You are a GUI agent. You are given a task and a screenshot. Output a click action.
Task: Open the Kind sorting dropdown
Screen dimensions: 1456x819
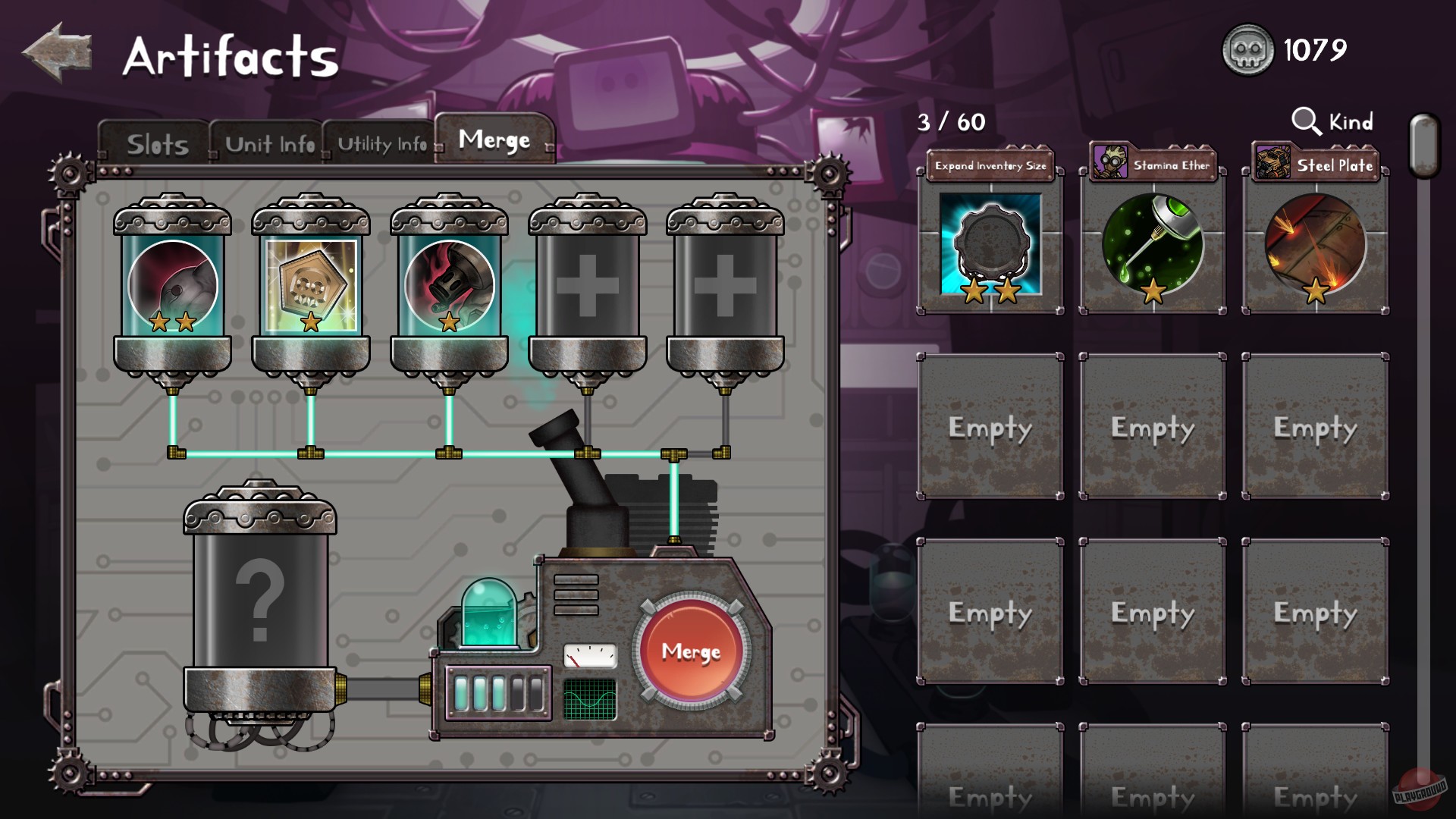(1332, 121)
